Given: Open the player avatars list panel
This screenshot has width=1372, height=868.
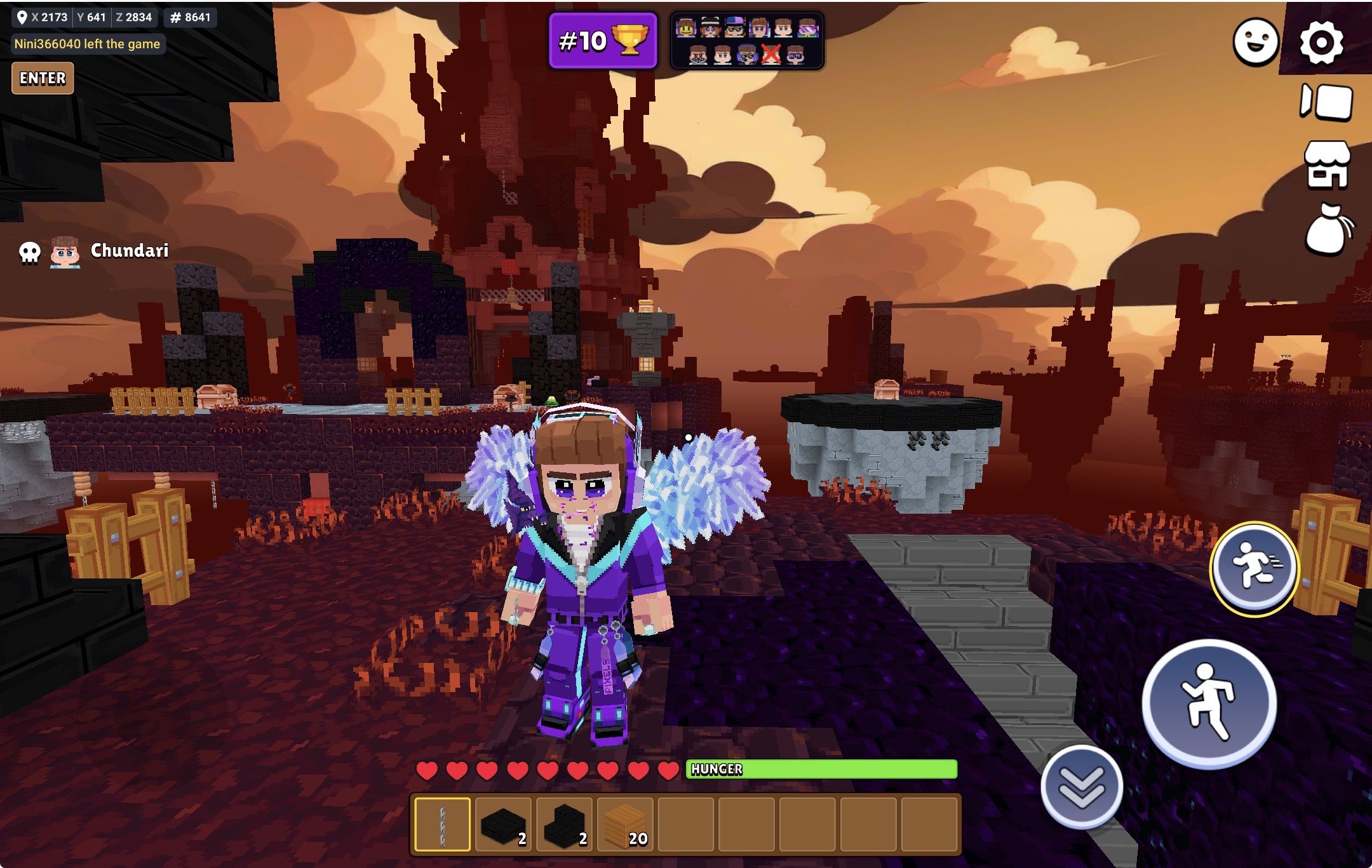Looking at the screenshot, I should pos(747,41).
